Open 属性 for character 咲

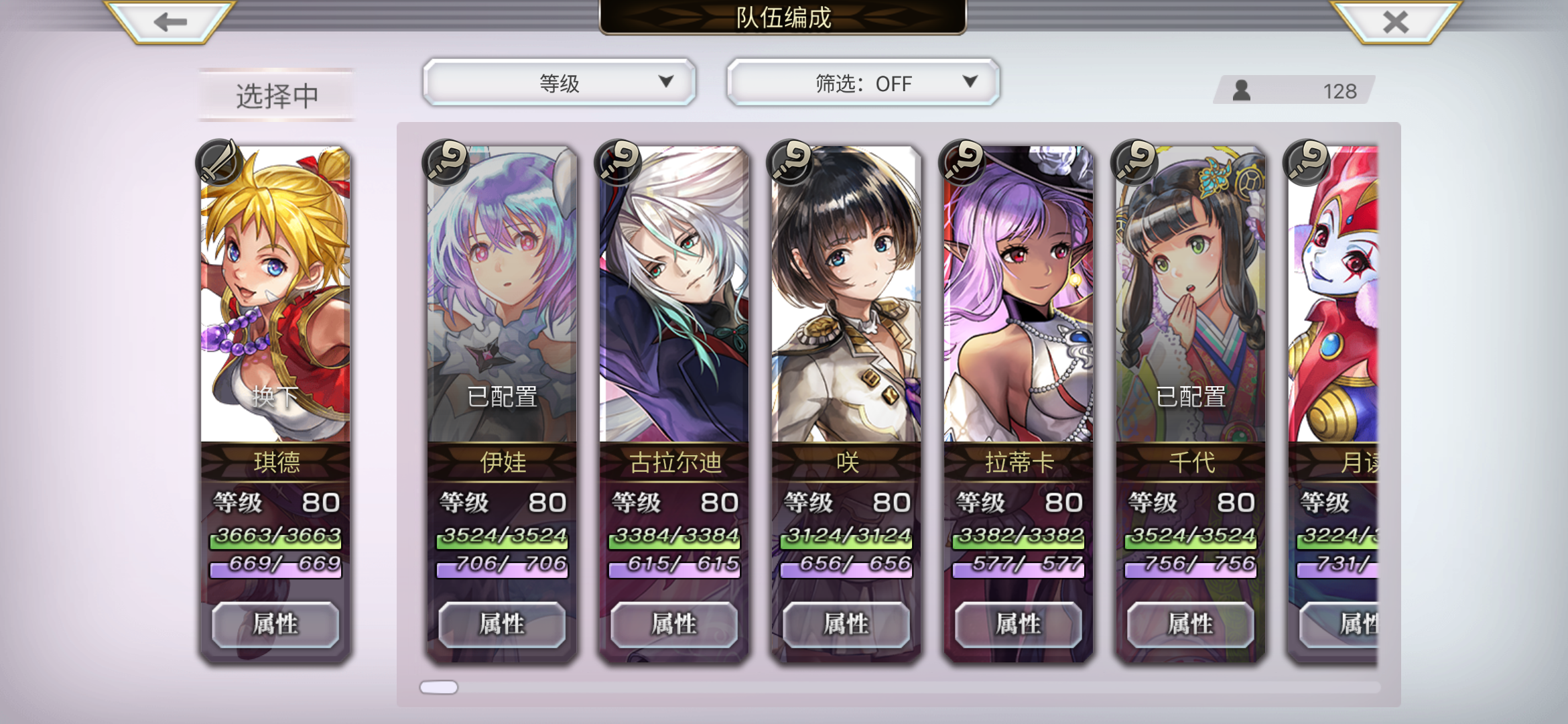845,623
